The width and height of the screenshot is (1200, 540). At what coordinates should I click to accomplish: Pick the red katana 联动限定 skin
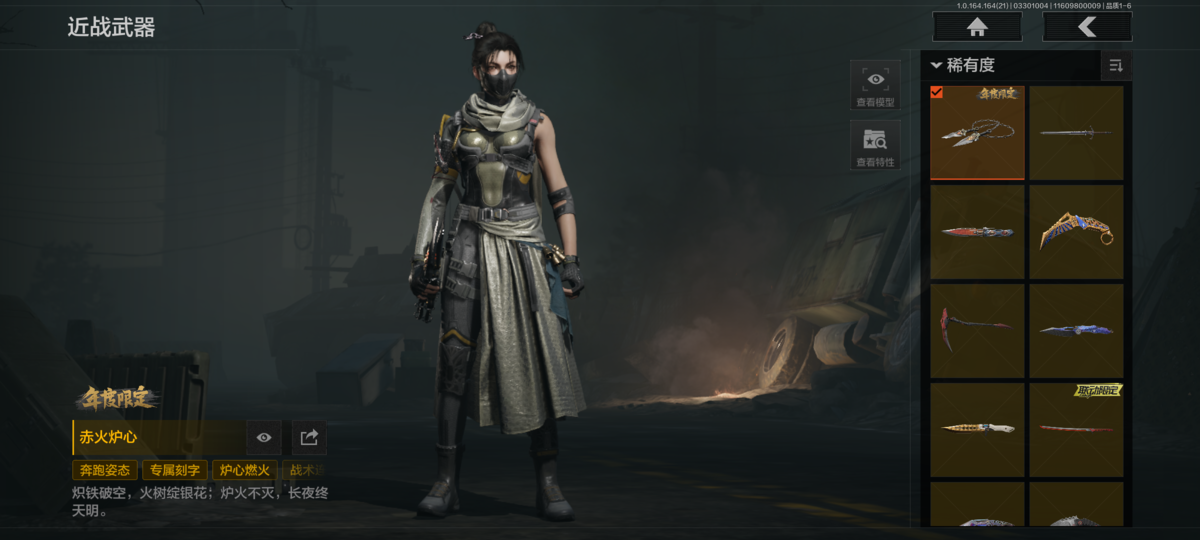tap(1076, 429)
